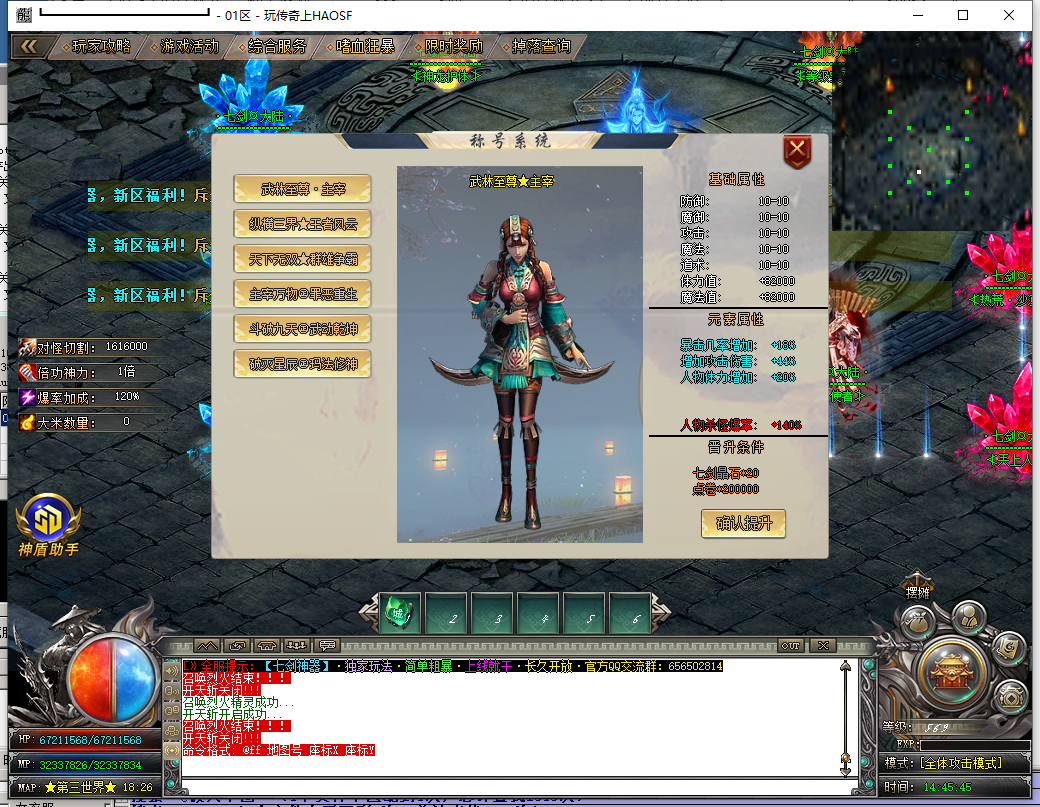Select the 天下无双★群雄争霸 title
The image size is (1040, 807).
coord(302,258)
